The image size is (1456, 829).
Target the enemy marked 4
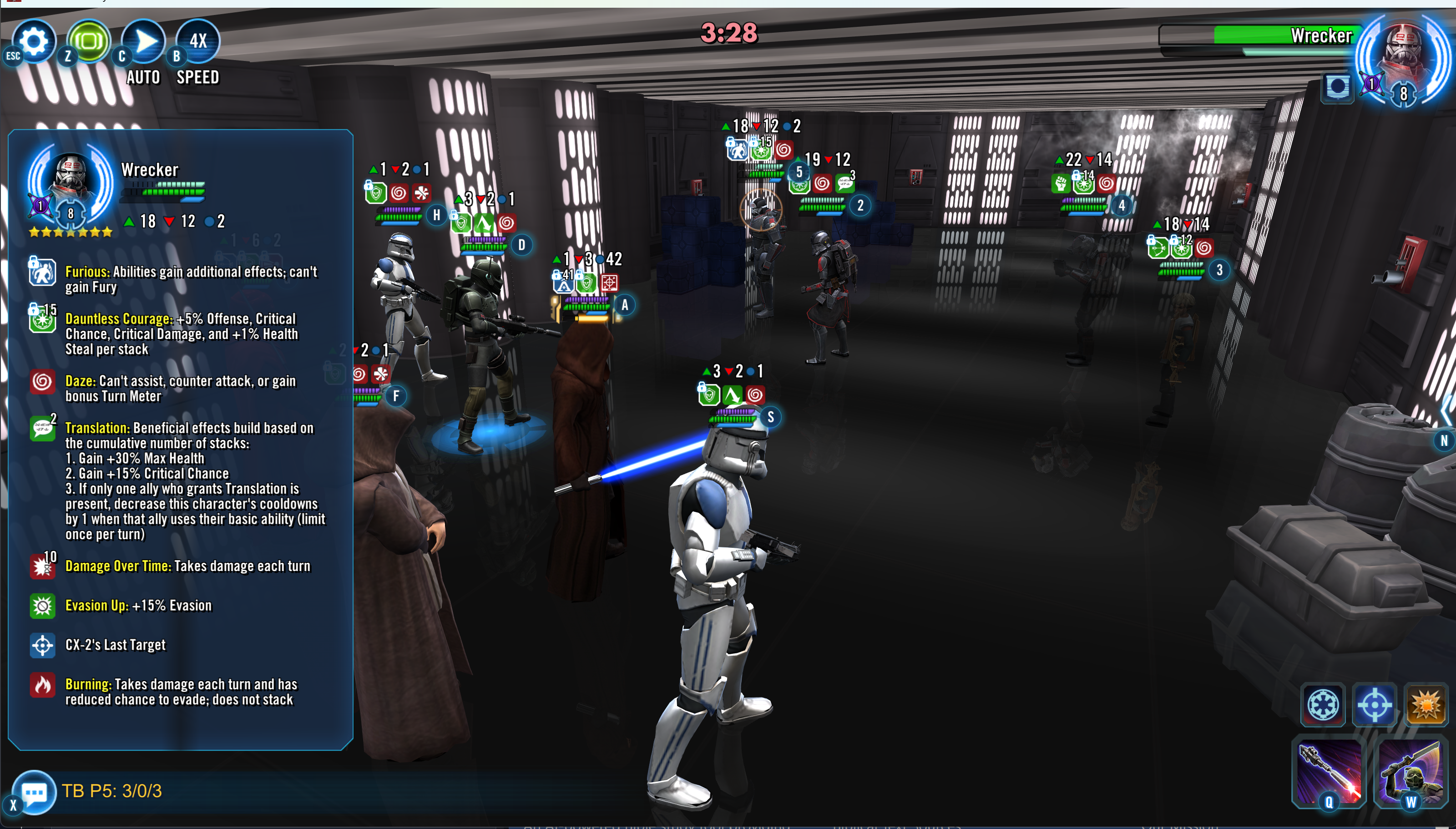[1087, 296]
